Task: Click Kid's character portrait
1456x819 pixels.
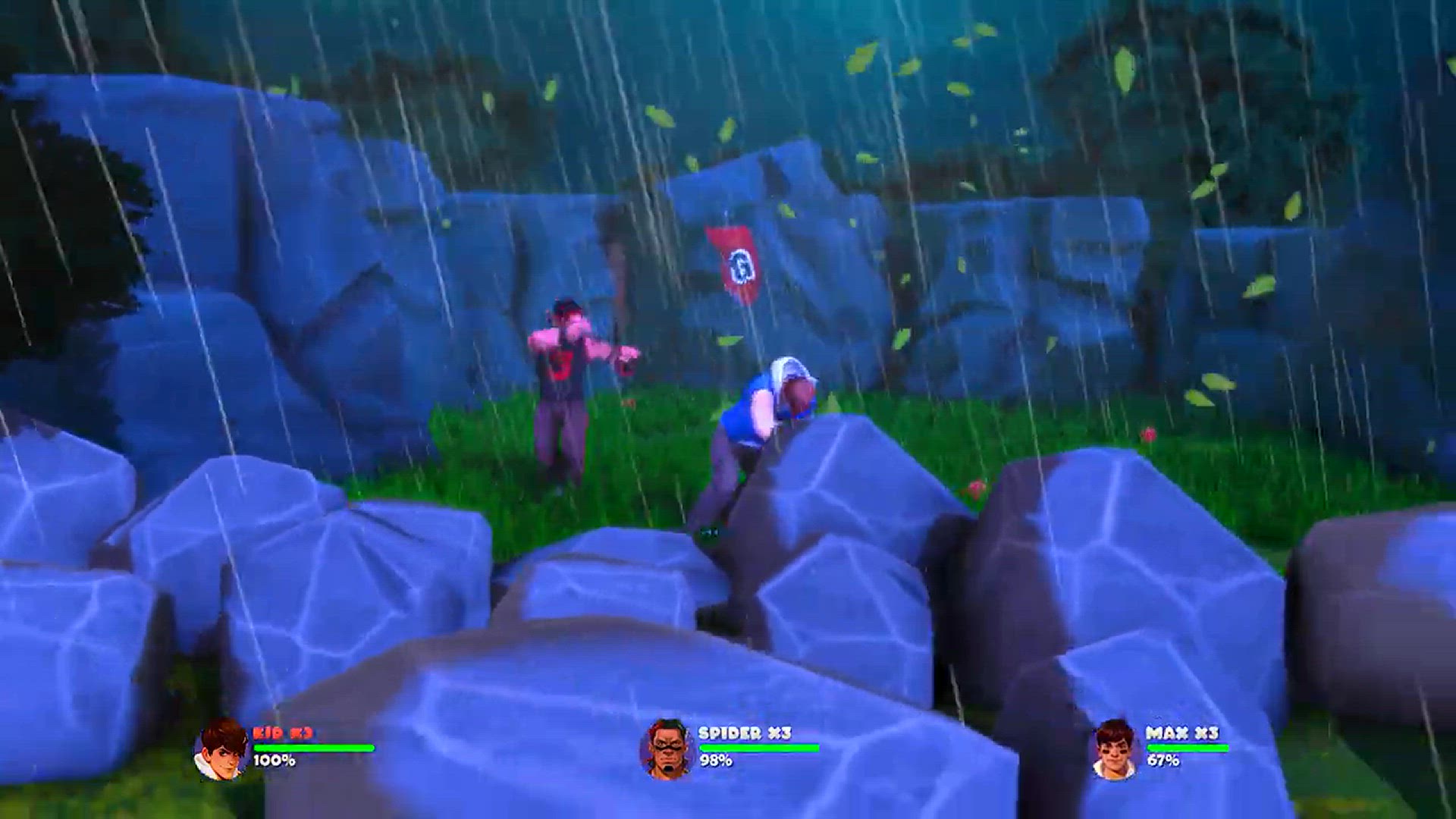Action: tap(221, 749)
